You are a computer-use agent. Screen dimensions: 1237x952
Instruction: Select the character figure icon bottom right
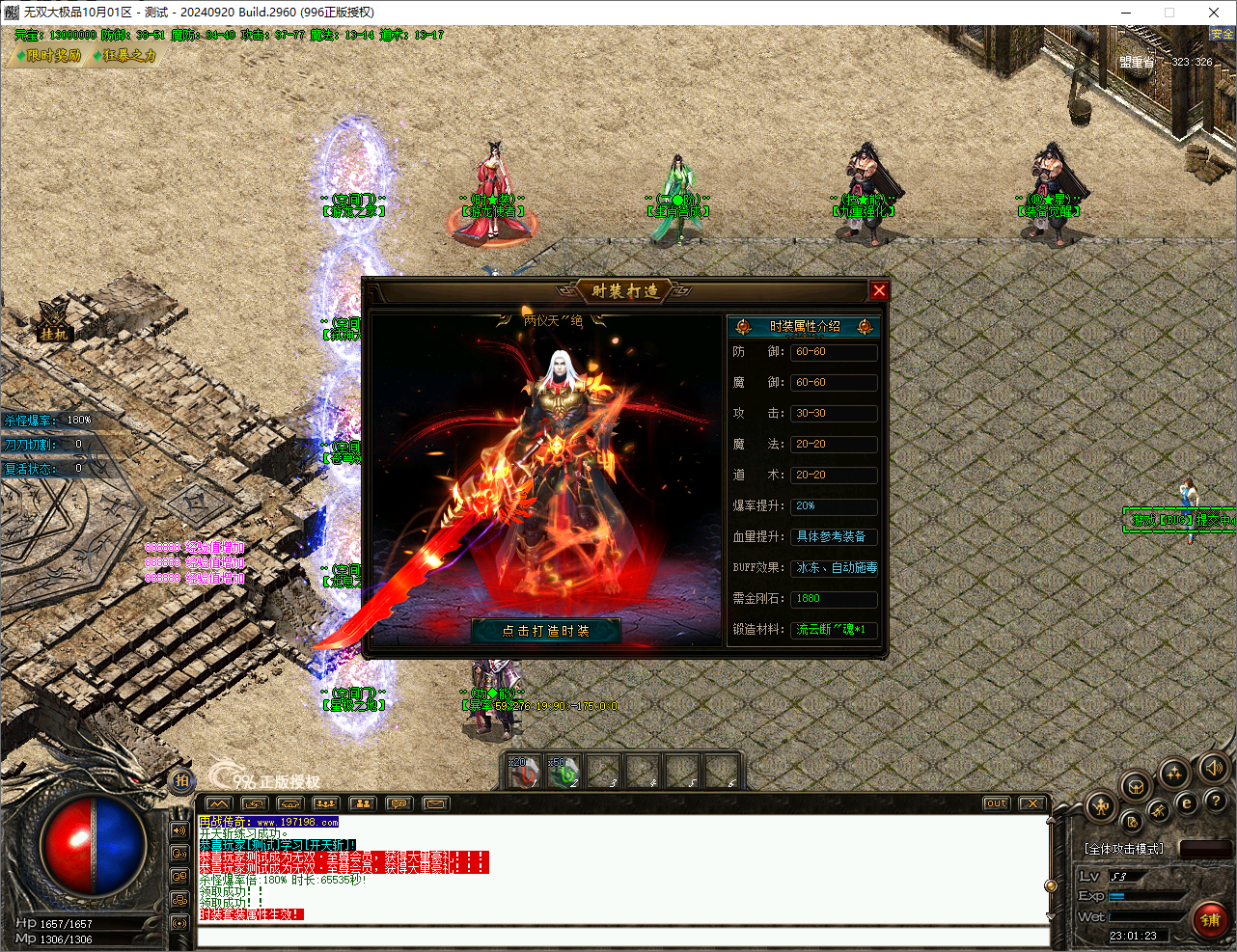(x=1101, y=807)
